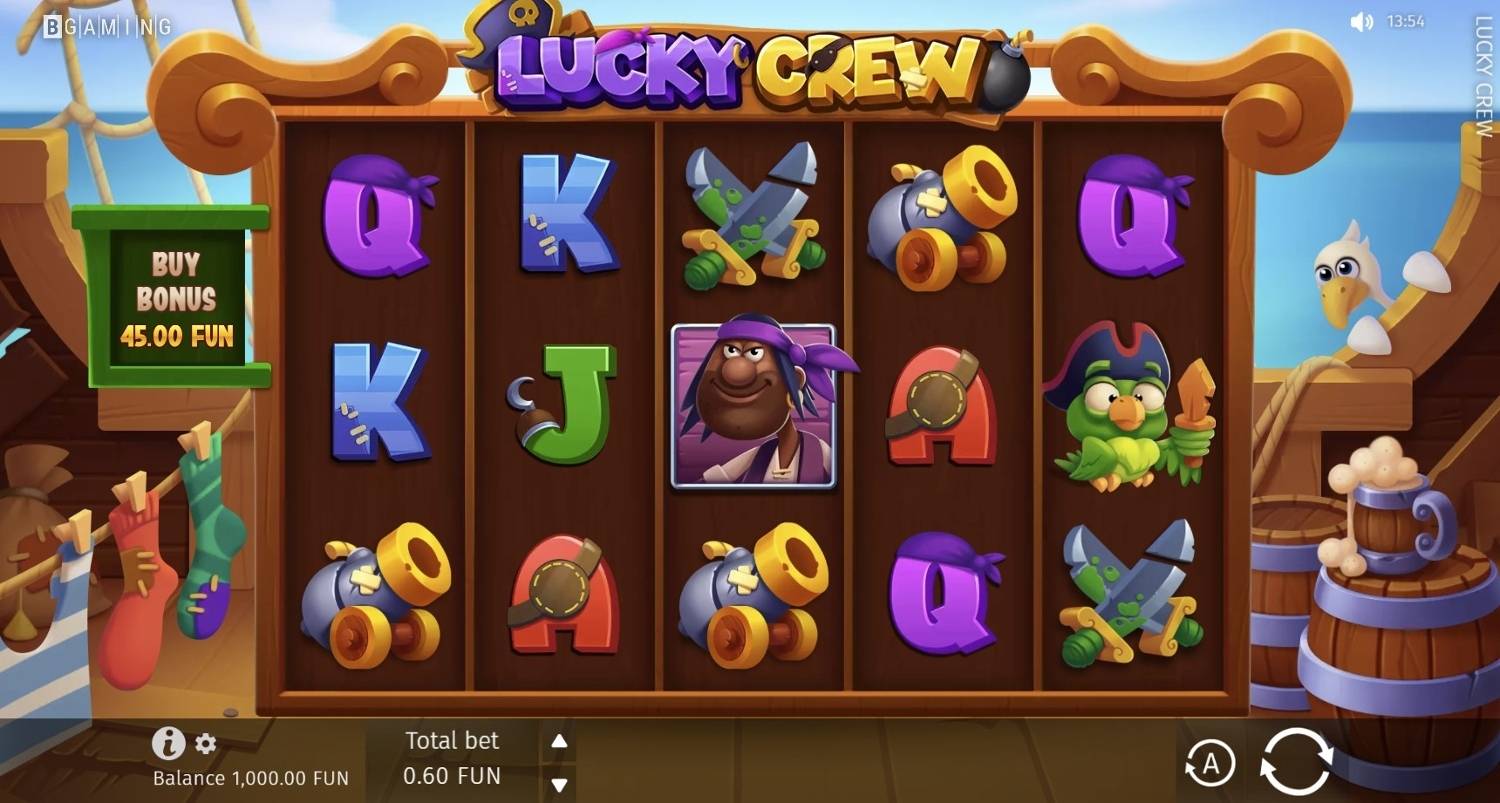Increase the total bet amount

coord(558,740)
